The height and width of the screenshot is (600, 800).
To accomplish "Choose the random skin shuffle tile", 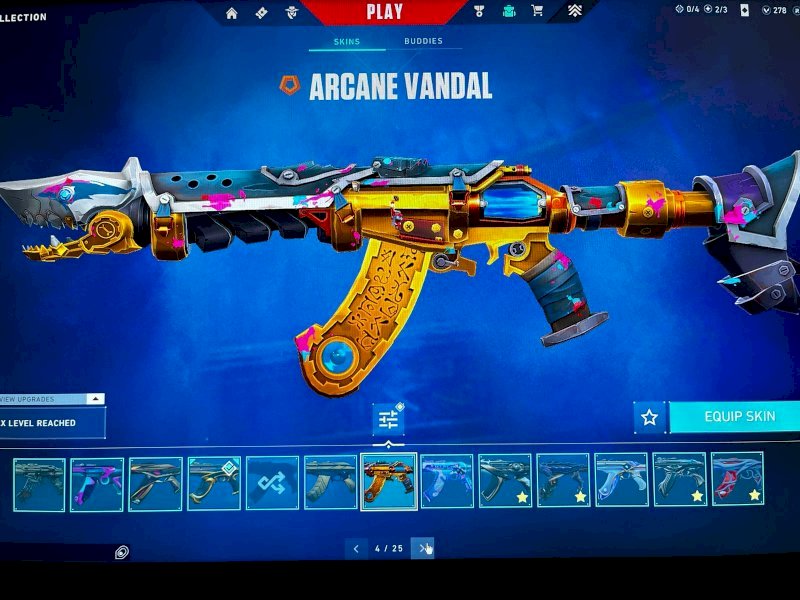I will [x=272, y=483].
